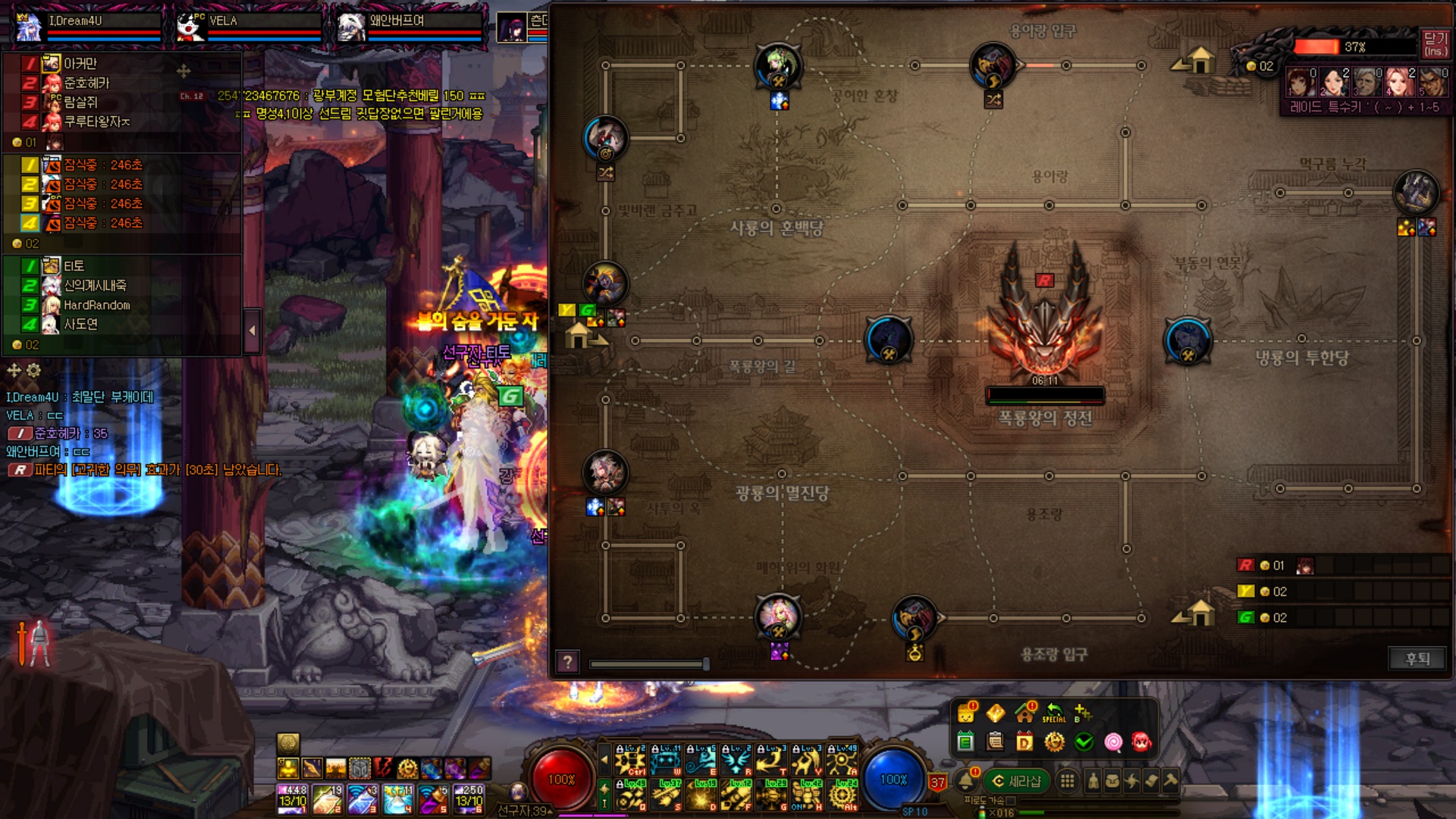Open the 세라샵 shop
Image resolution: width=1456 pixels, height=819 pixels.
1016,781
